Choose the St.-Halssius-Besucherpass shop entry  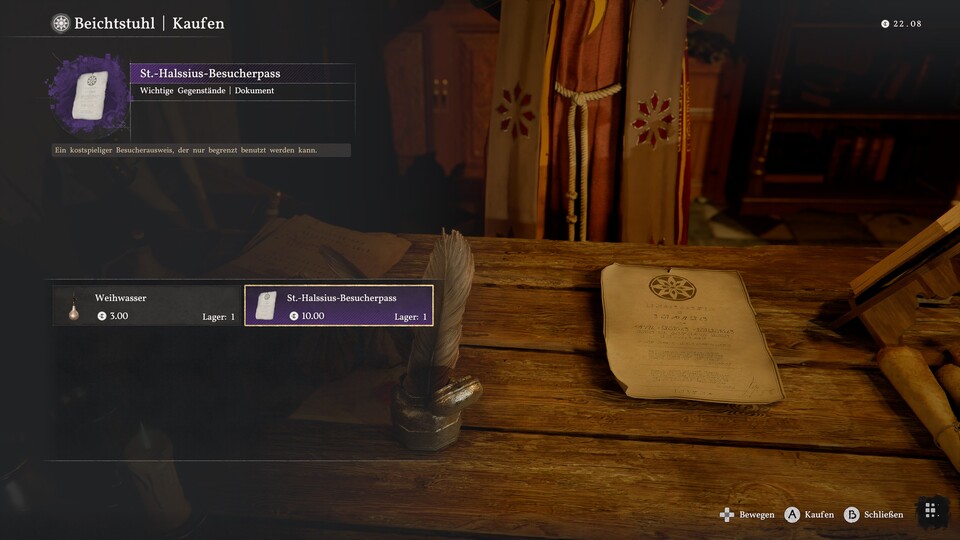coord(339,306)
